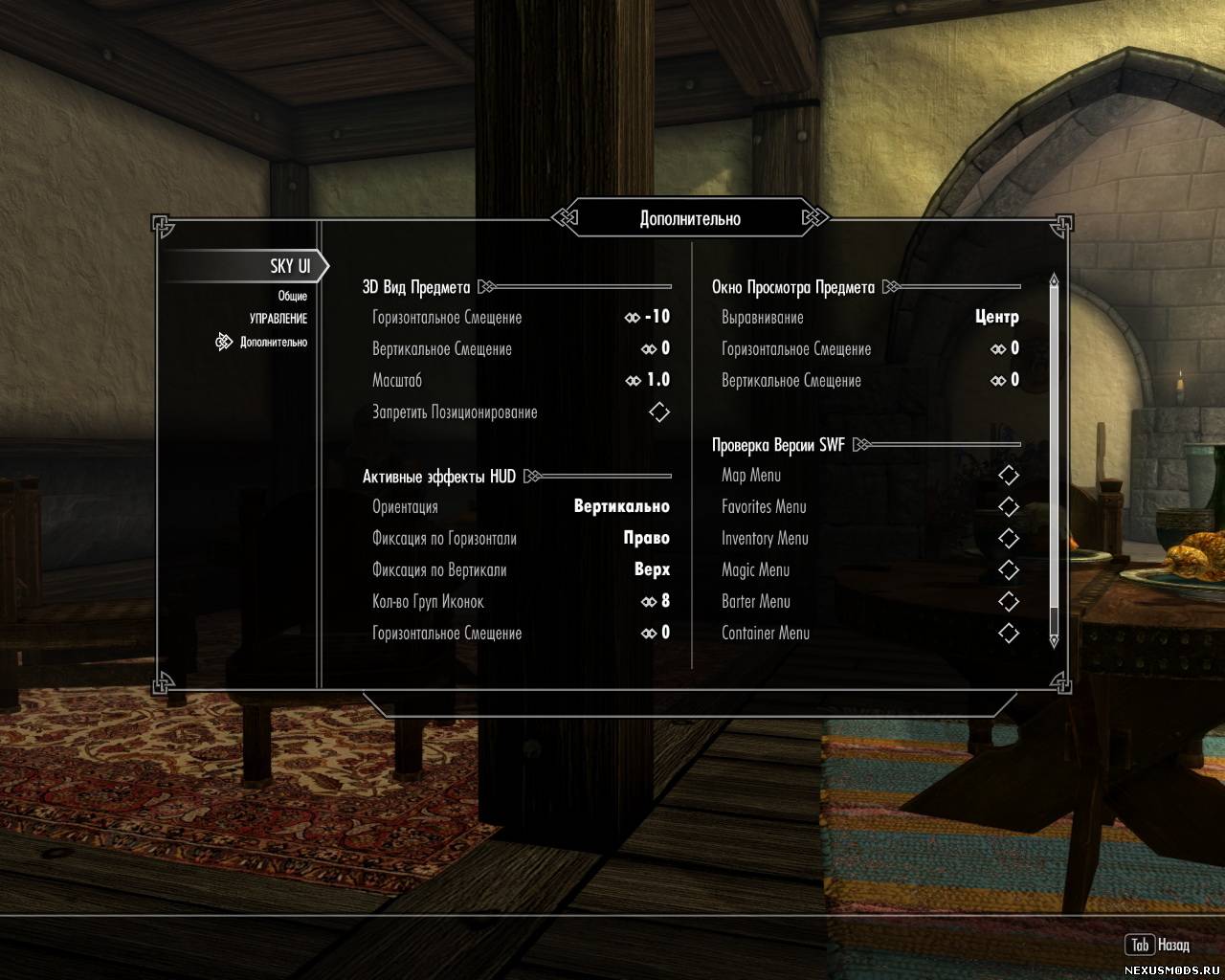Adjust Кол-во Груп Иконок value
Viewport: 1225px width, 980px height.
tap(521, 601)
